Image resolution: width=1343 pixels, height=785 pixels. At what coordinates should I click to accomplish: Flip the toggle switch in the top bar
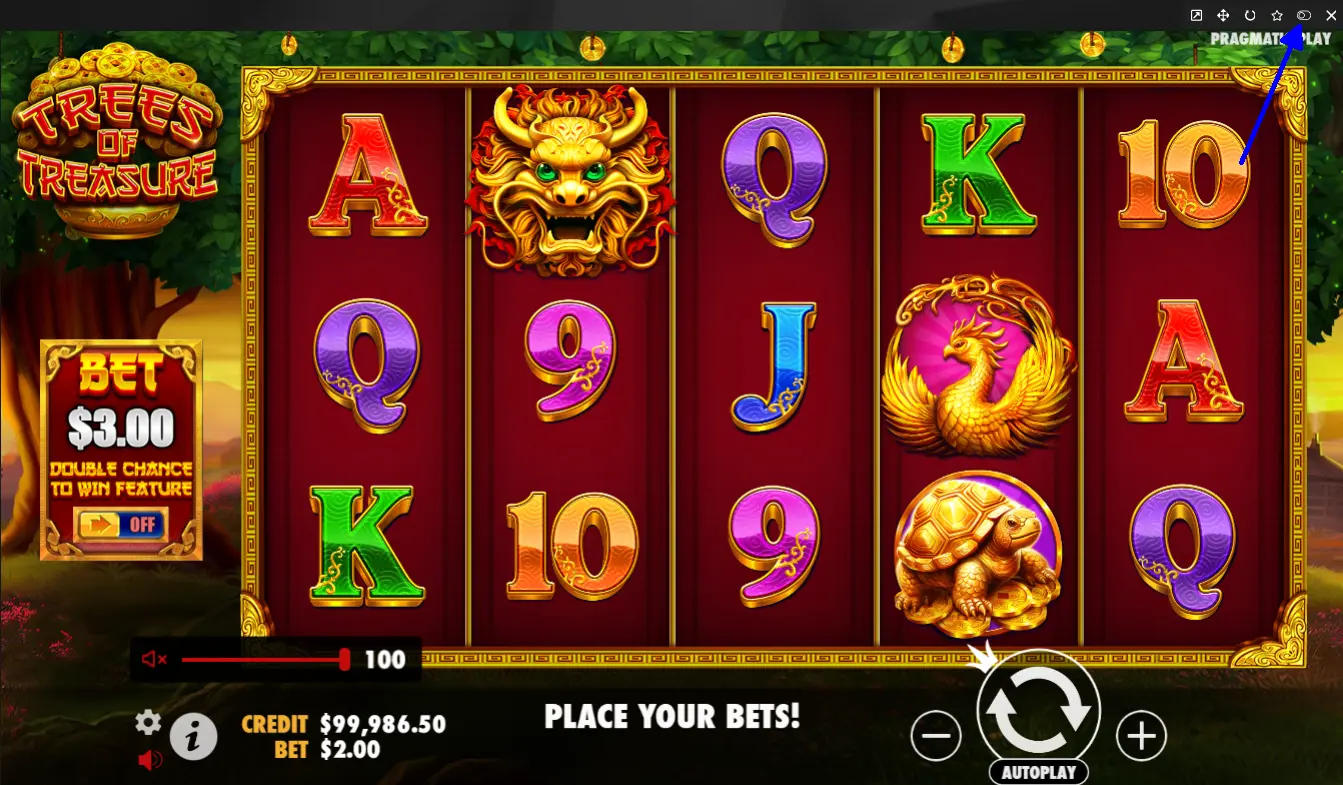coord(1304,15)
